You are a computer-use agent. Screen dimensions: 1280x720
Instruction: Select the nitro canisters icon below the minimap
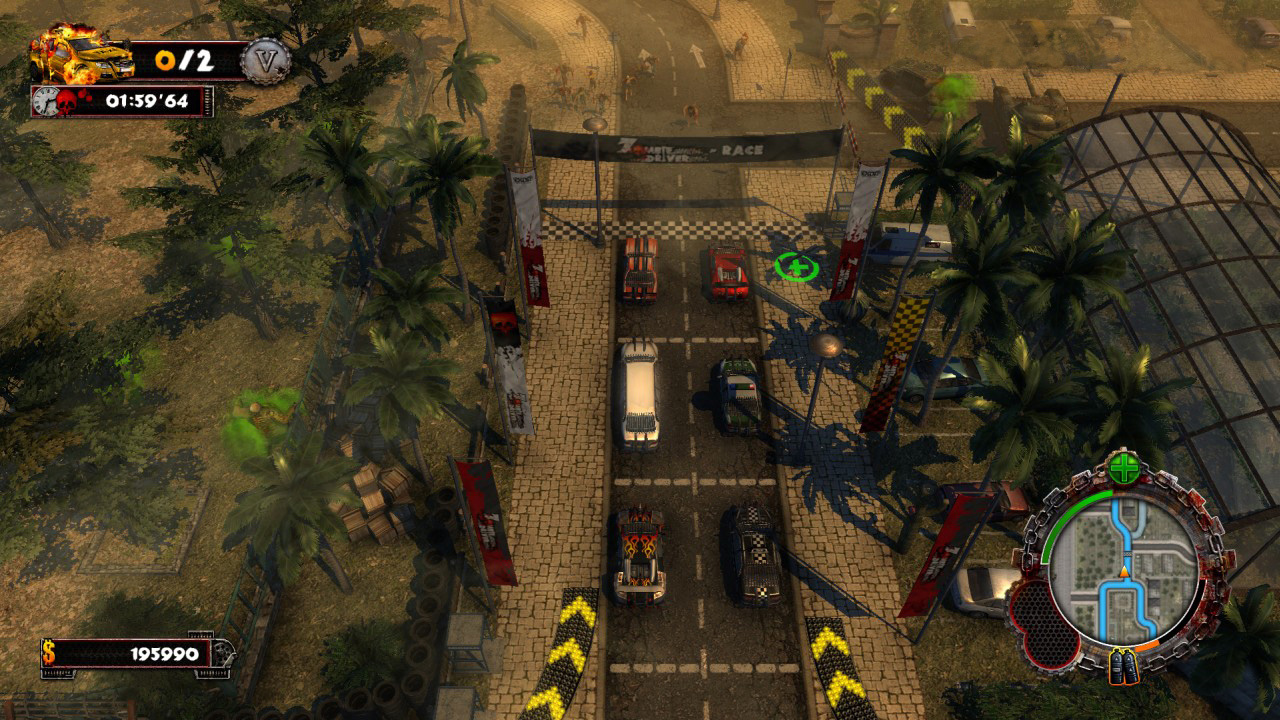[x=1122, y=663]
